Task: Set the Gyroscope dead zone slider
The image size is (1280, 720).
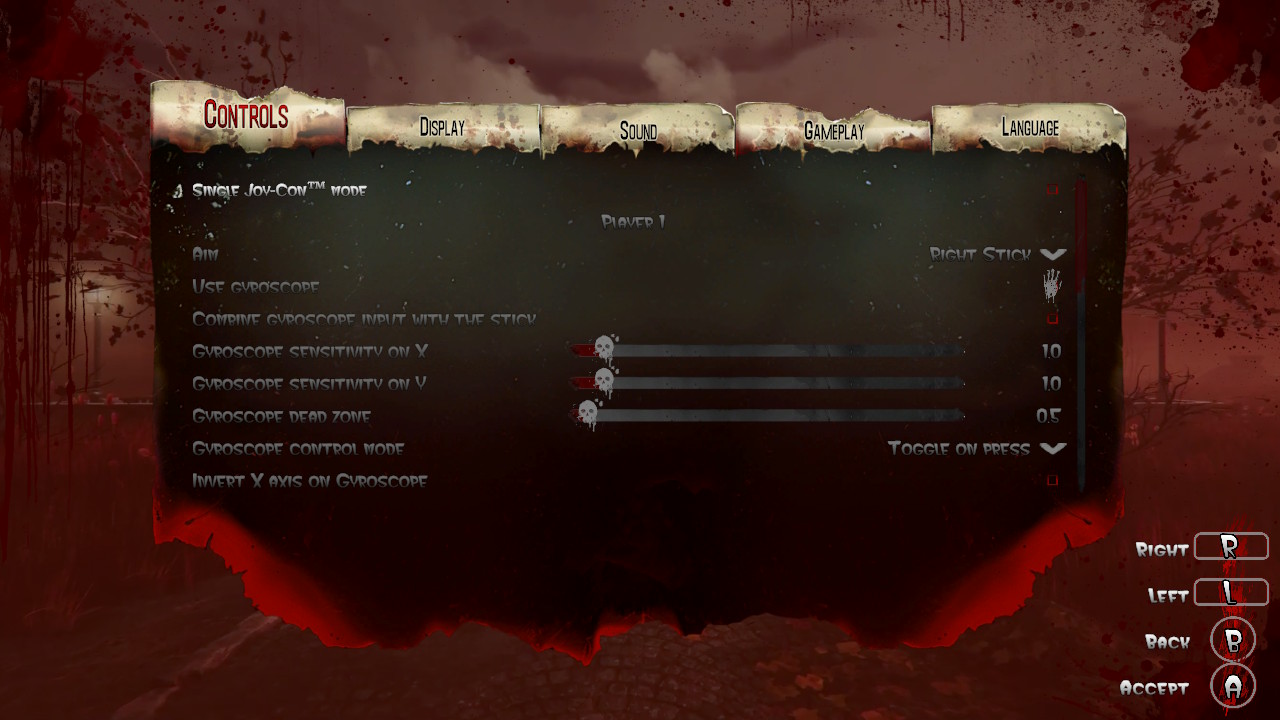Action: pyautogui.click(x=588, y=414)
